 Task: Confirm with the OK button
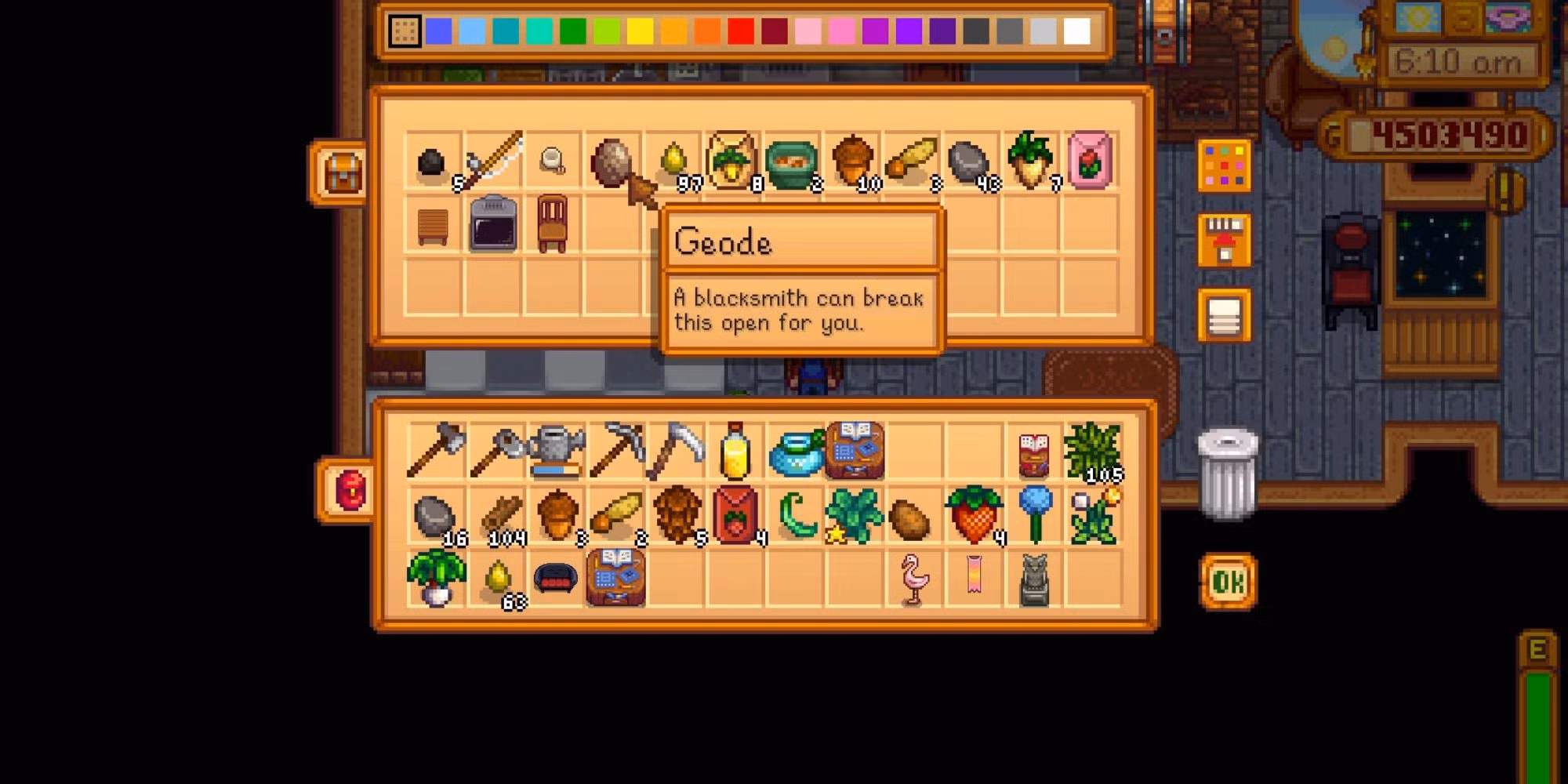pyautogui.click(x=1227, y=581)
